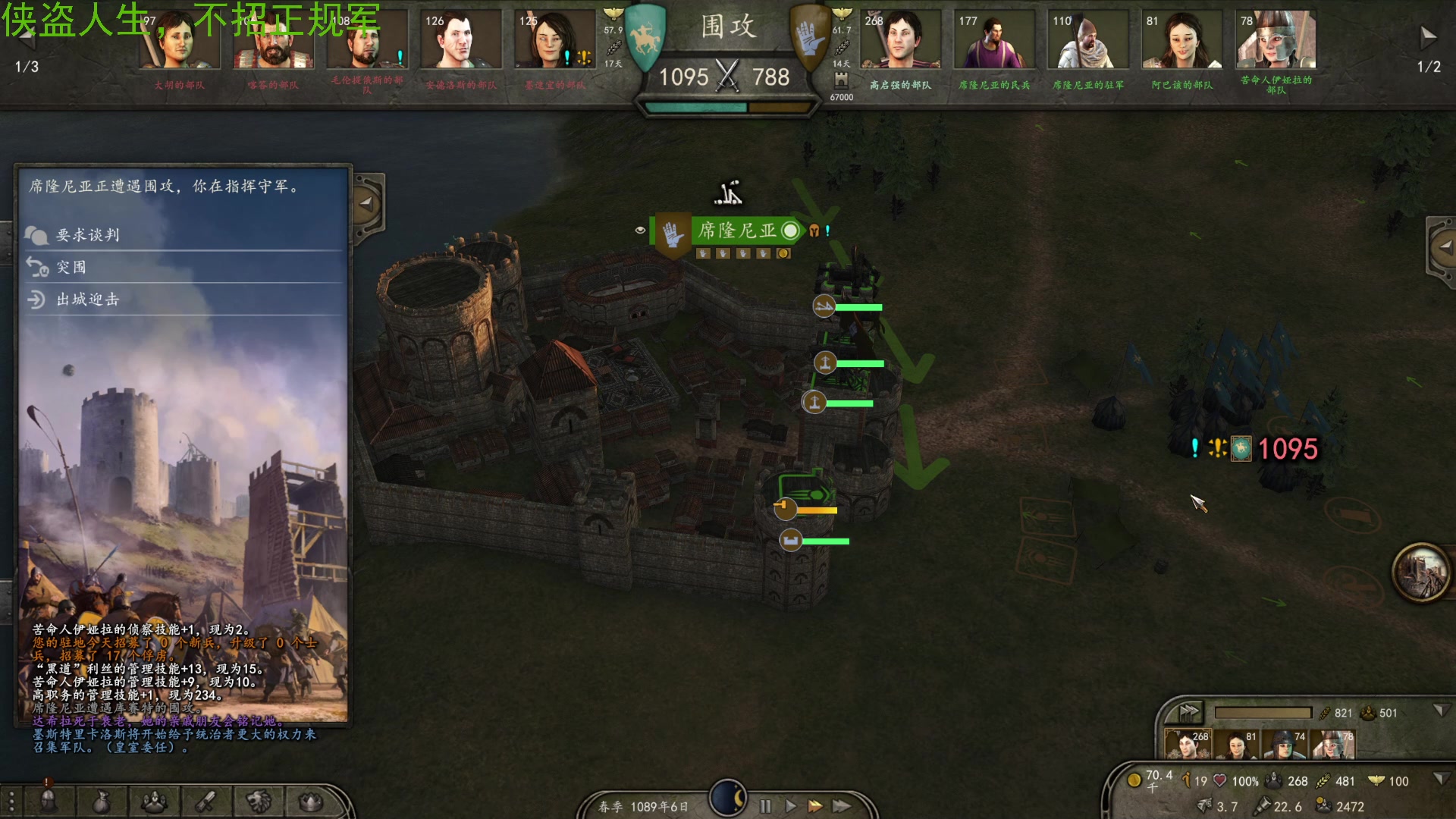Open the character helmet icon
Viewport: 1456px width, 819px height.
(49, 801)
